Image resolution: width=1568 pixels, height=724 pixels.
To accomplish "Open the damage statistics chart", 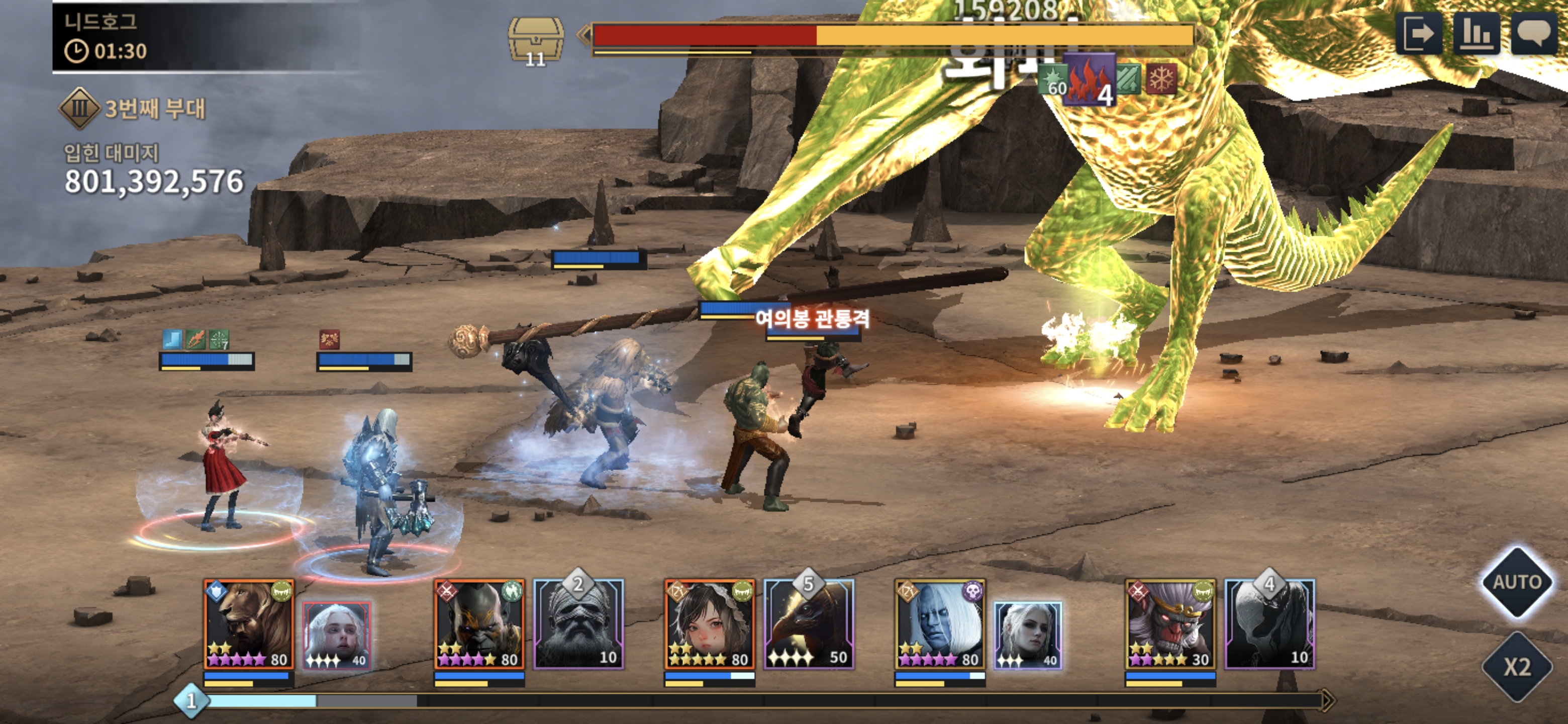I will pos(1476,34).
